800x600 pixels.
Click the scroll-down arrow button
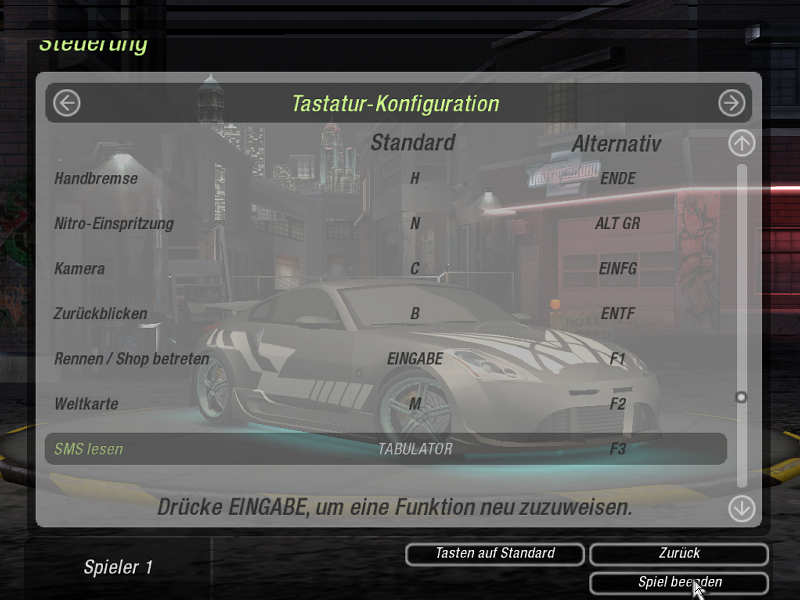click(x=741, y=508)
